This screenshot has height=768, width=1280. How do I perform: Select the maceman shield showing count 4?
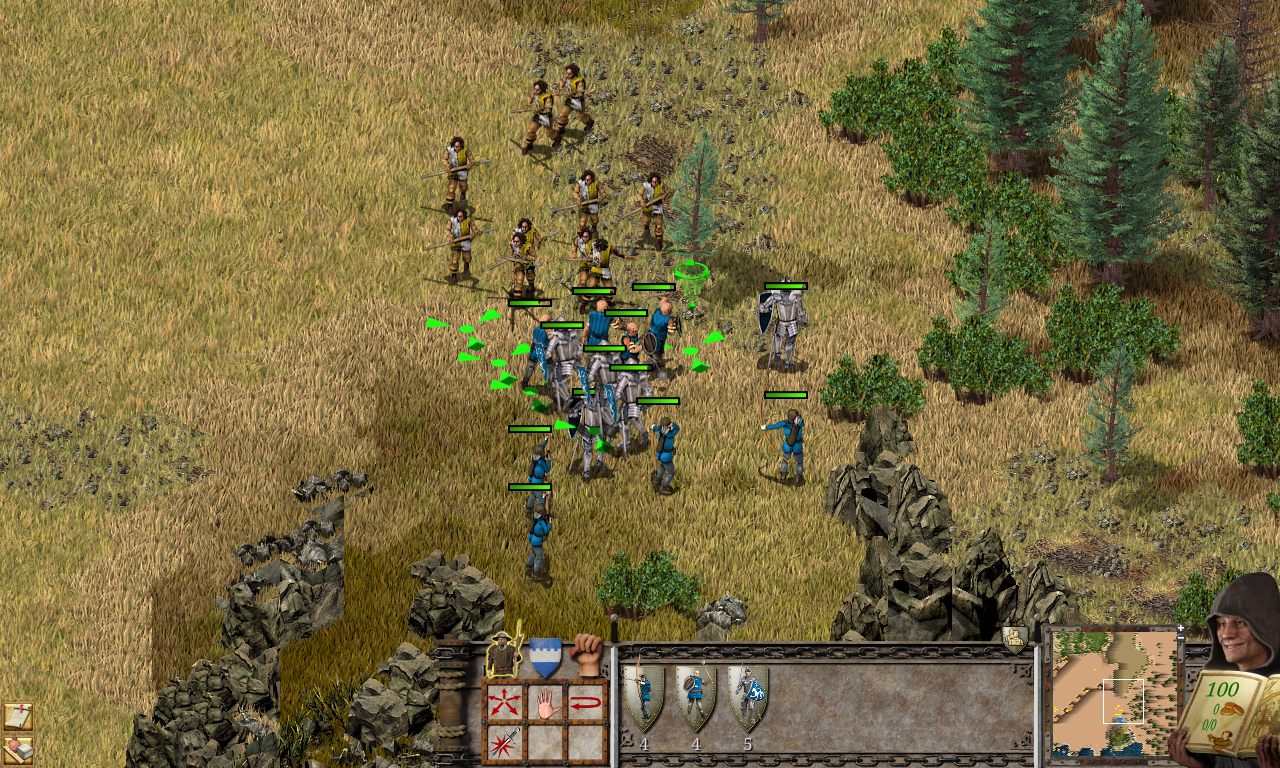click(x=694, y=695)
